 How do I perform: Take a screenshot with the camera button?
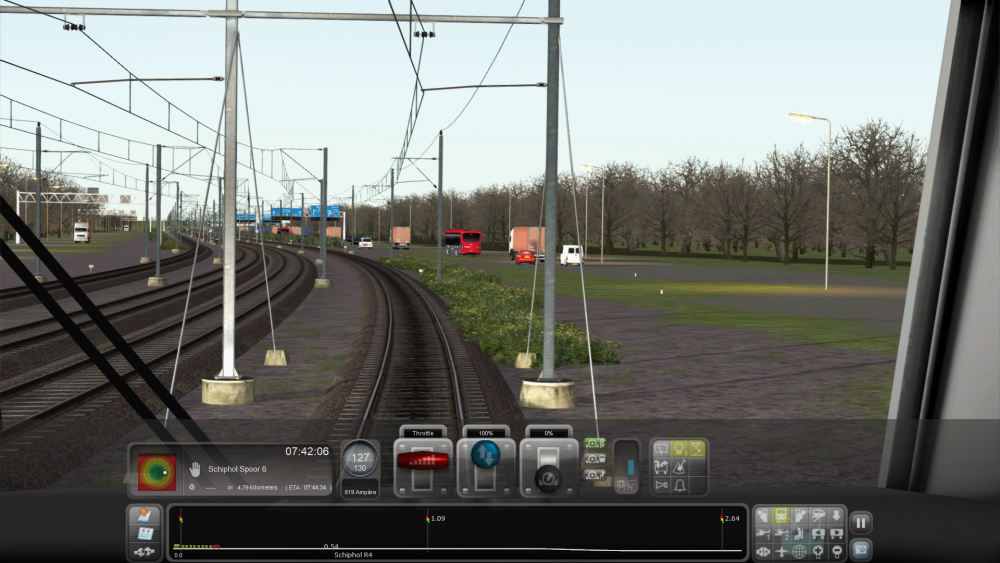[x=860, y=548]
